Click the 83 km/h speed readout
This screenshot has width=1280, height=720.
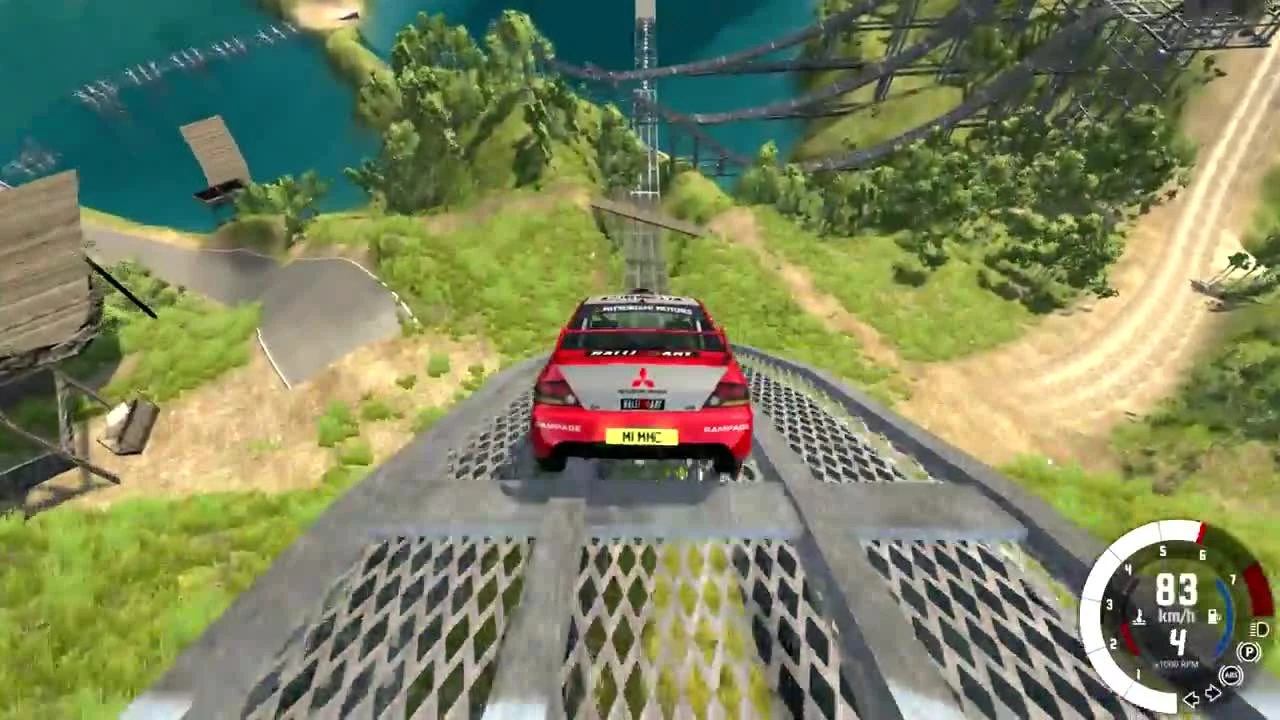click(x=1177, y=591)
